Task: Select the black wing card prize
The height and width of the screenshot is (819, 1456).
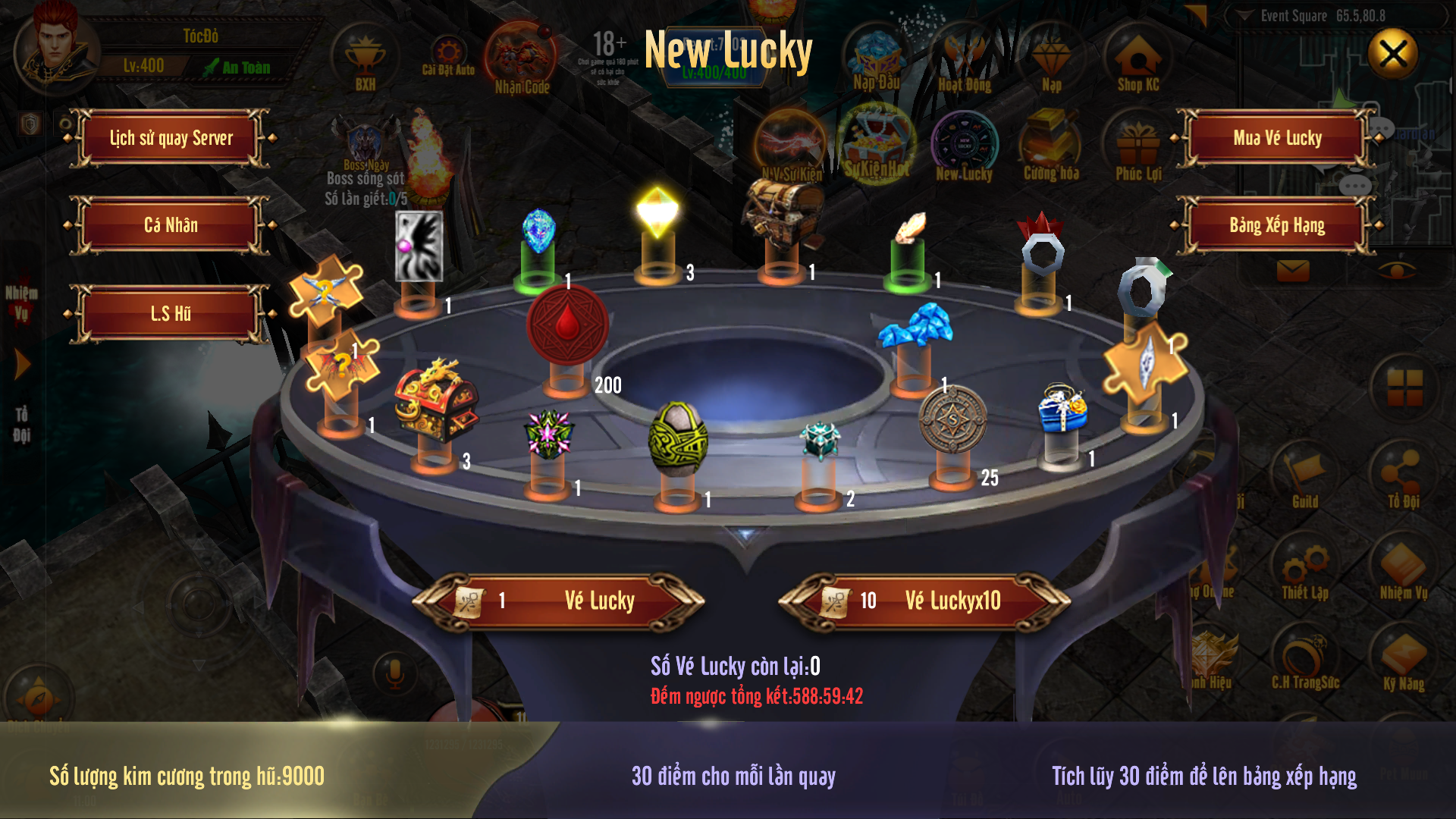Action: coord(419,246)
